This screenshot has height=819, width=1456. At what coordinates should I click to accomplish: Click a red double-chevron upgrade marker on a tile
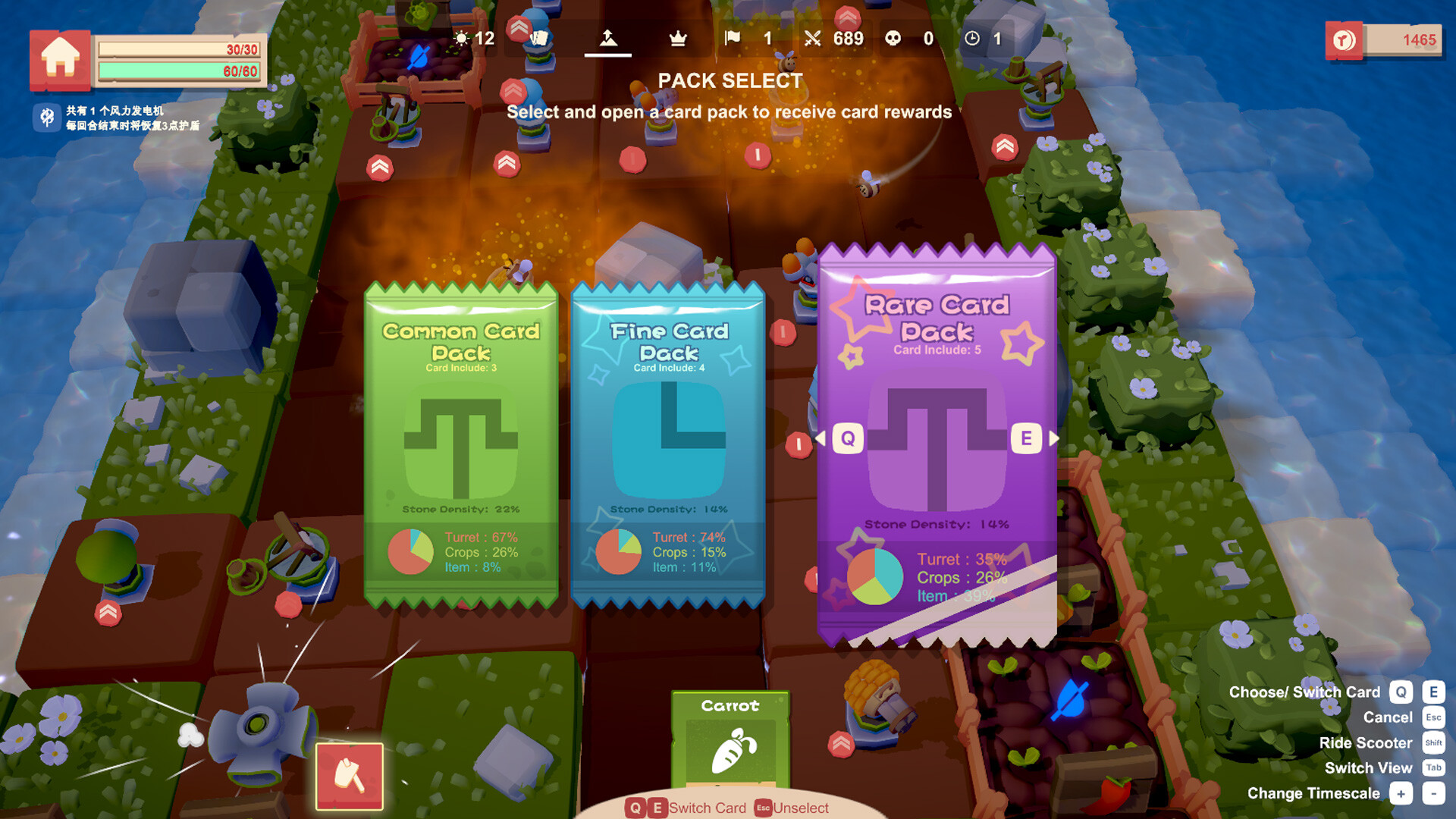(x=379, y=167)
